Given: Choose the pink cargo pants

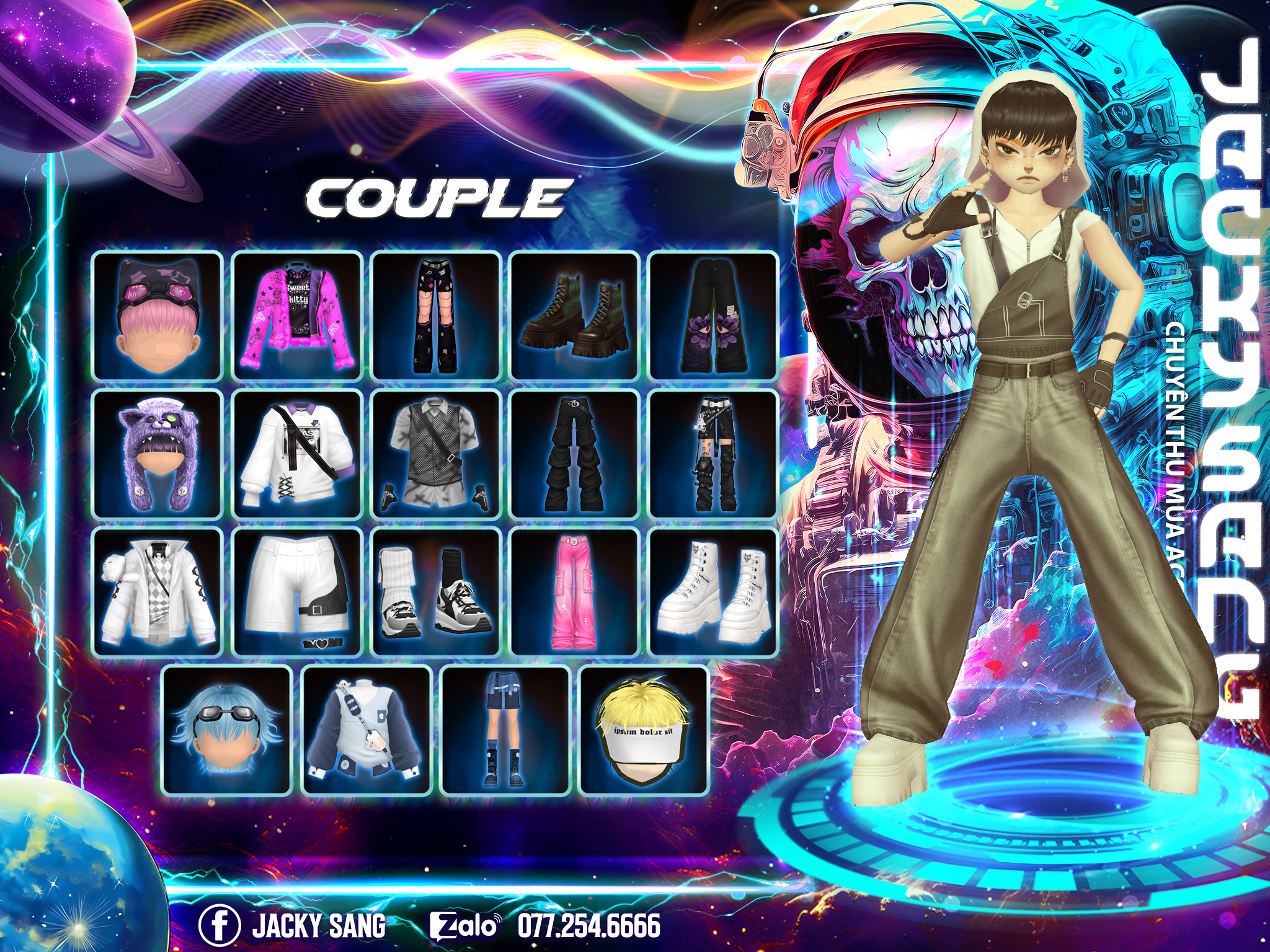Looking at the screenshot, I should [x=575, y=593].
